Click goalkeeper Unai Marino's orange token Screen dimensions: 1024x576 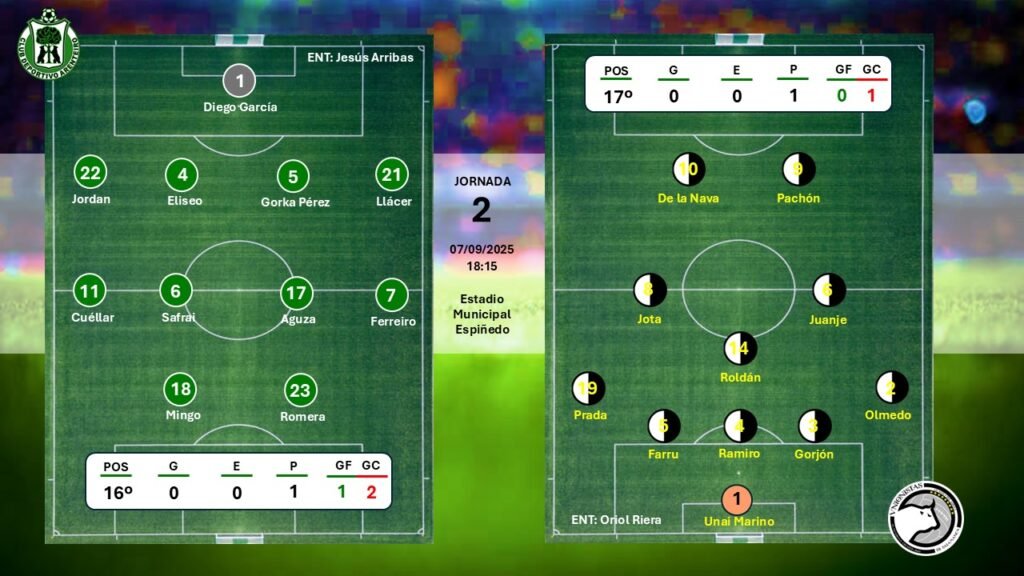coord(737,499)
